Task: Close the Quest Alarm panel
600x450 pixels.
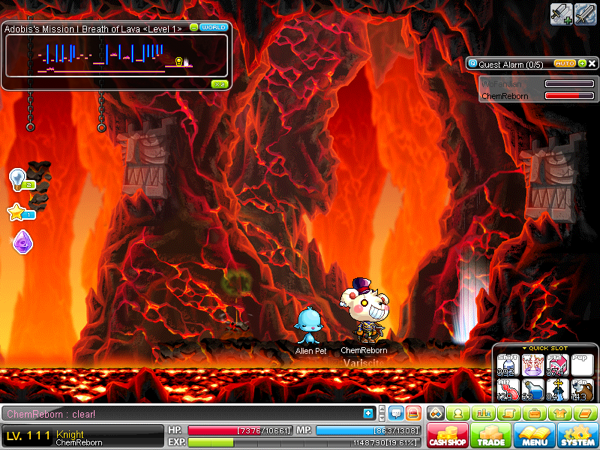Action: tap(593, 63)
